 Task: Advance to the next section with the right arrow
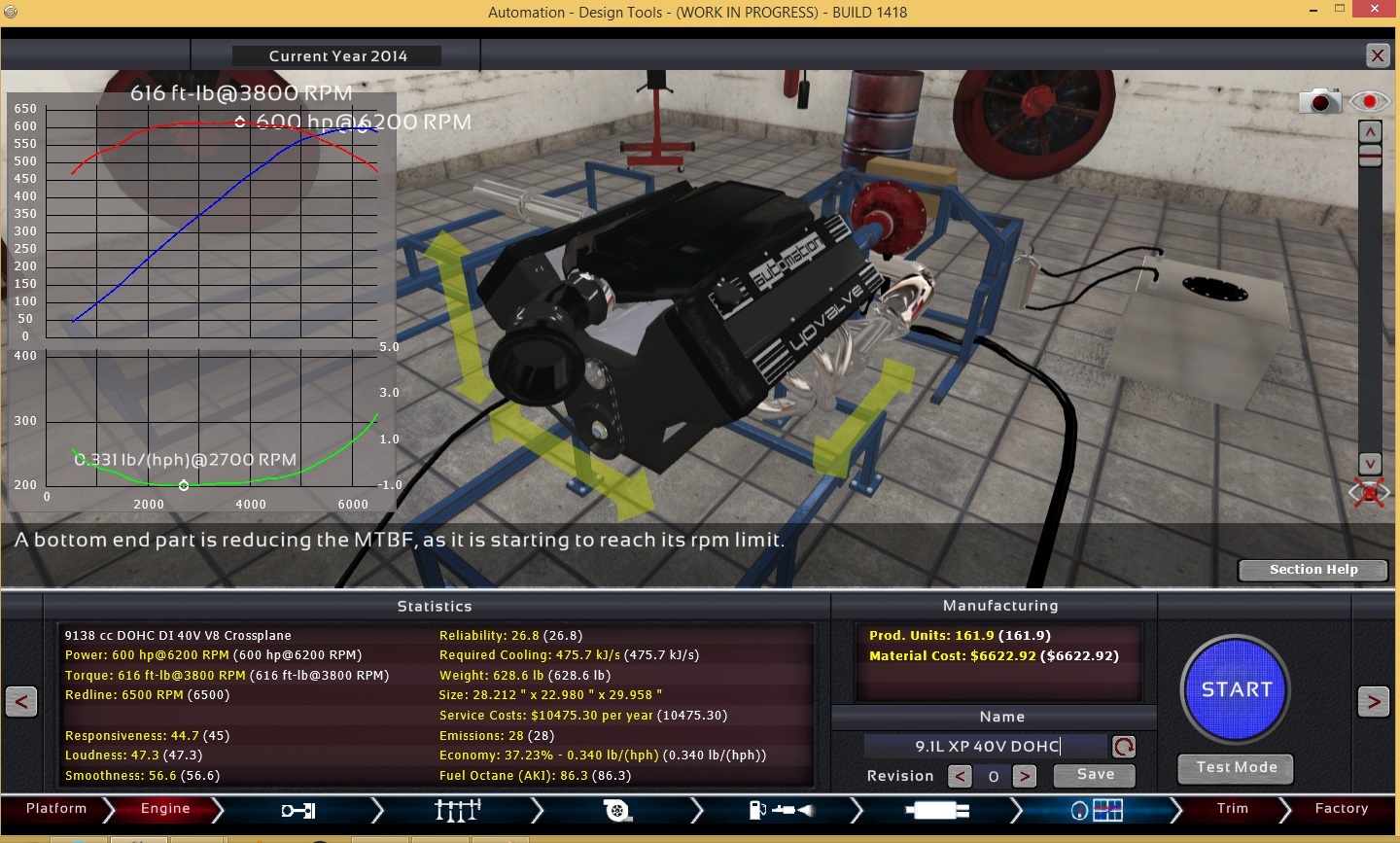1373,701
